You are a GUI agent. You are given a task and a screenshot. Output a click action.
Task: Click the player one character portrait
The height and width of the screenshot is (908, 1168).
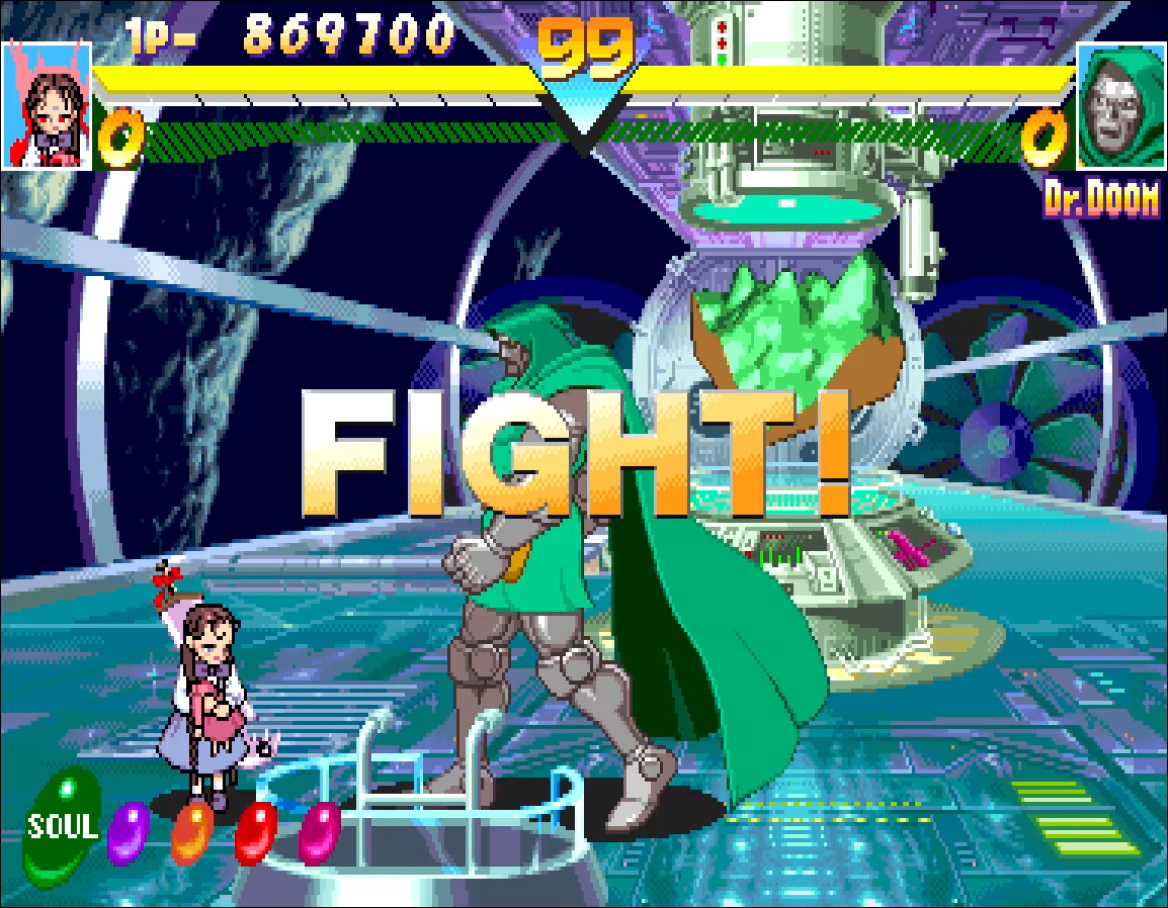point(47,105)
